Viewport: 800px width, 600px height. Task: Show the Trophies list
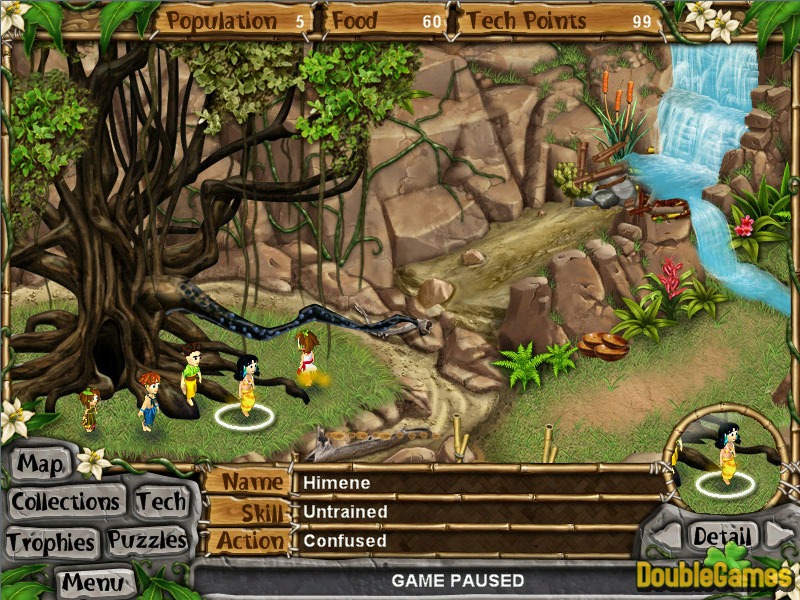tap(50, 543)
